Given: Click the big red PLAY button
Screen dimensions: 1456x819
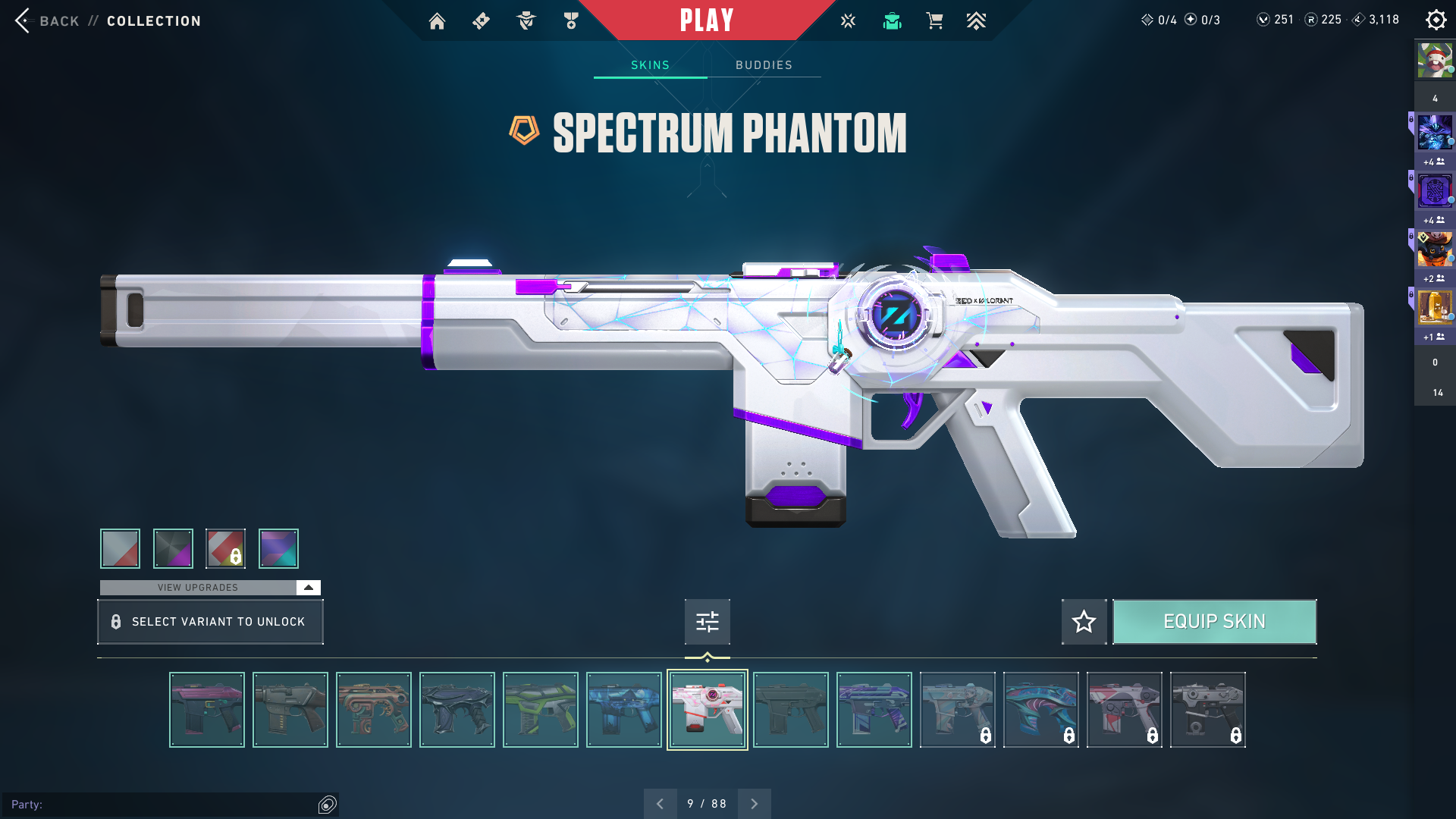Looking at the screenshot, I should point(706,20).
